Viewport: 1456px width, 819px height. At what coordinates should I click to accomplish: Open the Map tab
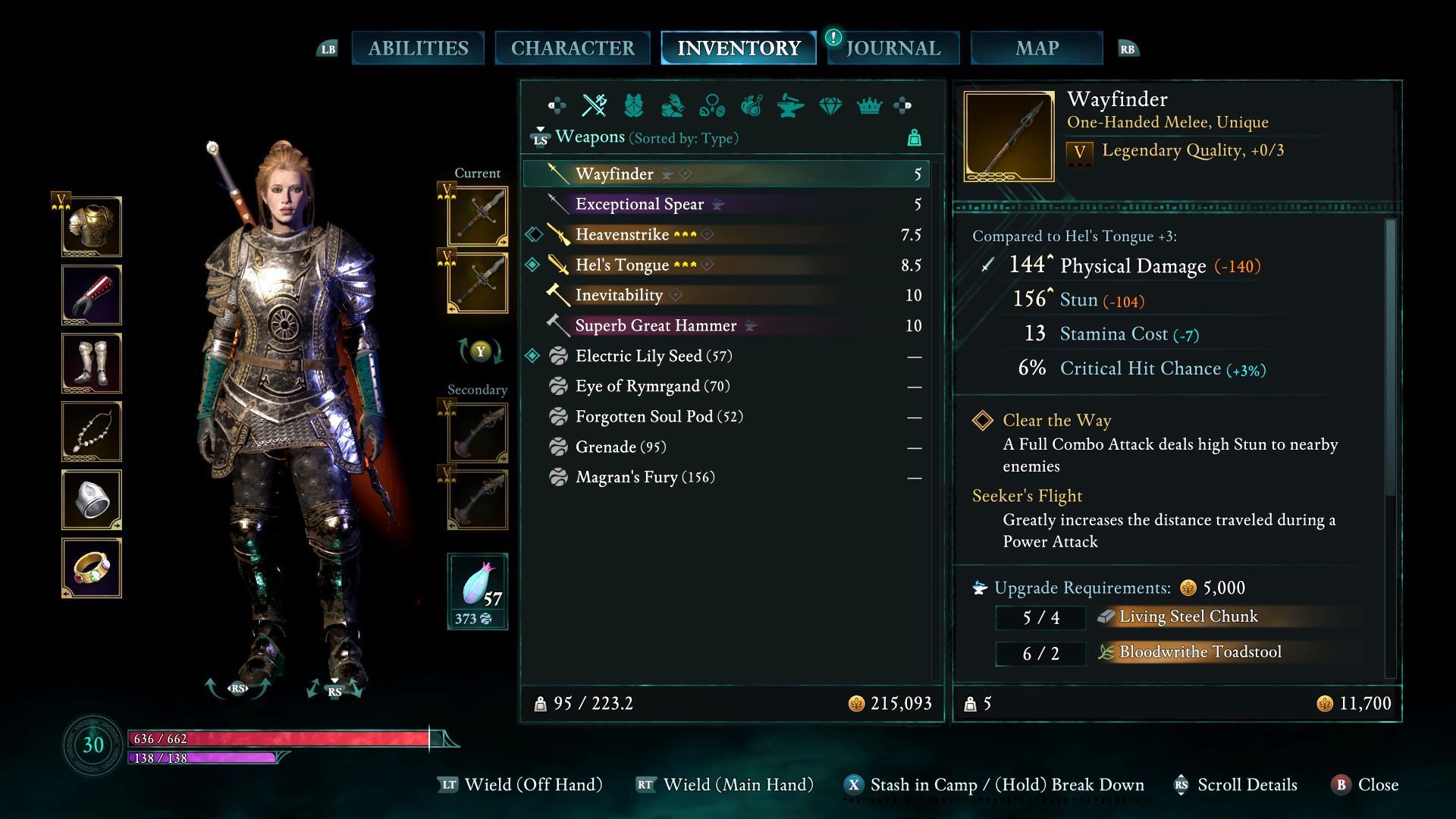1037,49
